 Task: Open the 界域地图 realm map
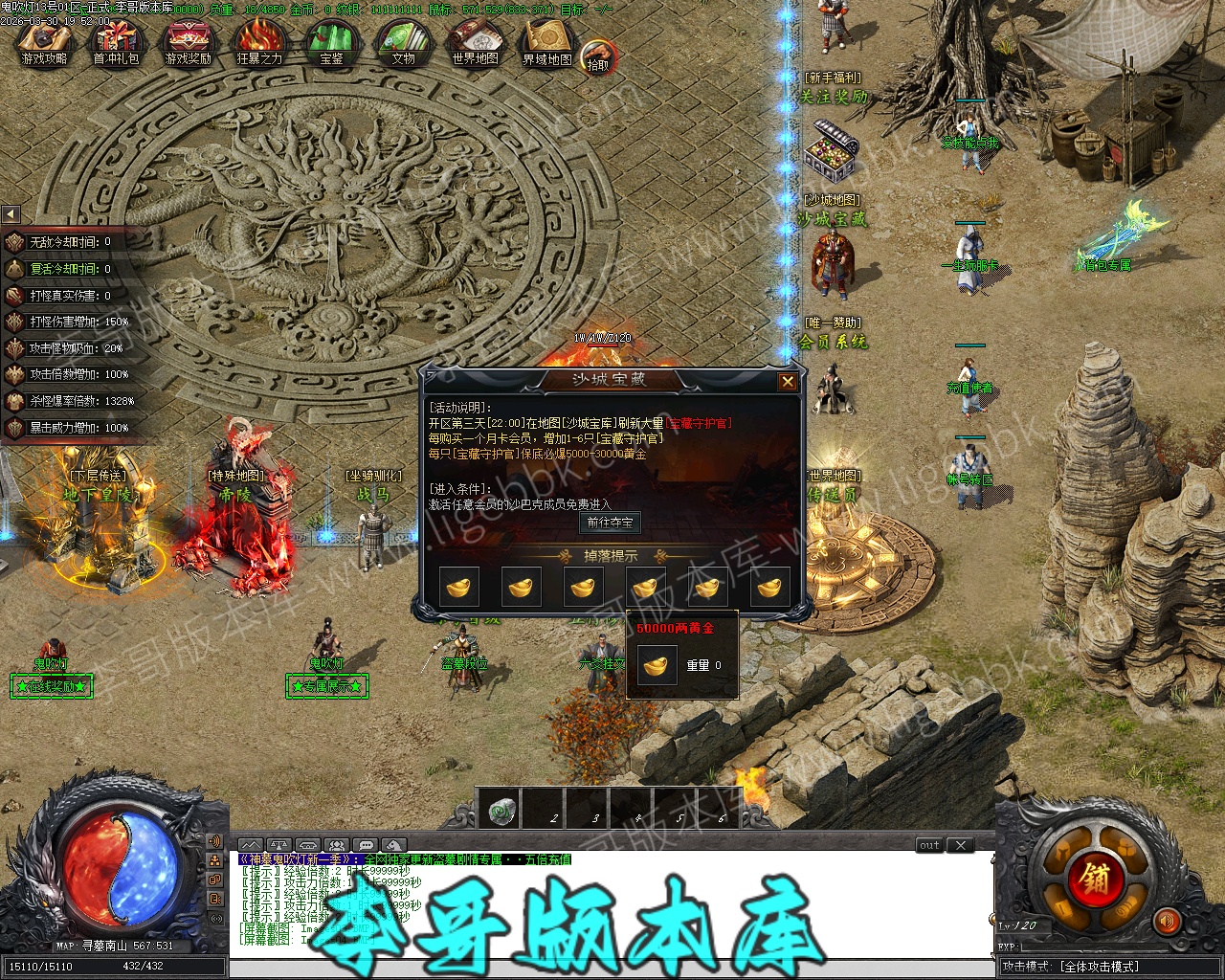[546, 44]
